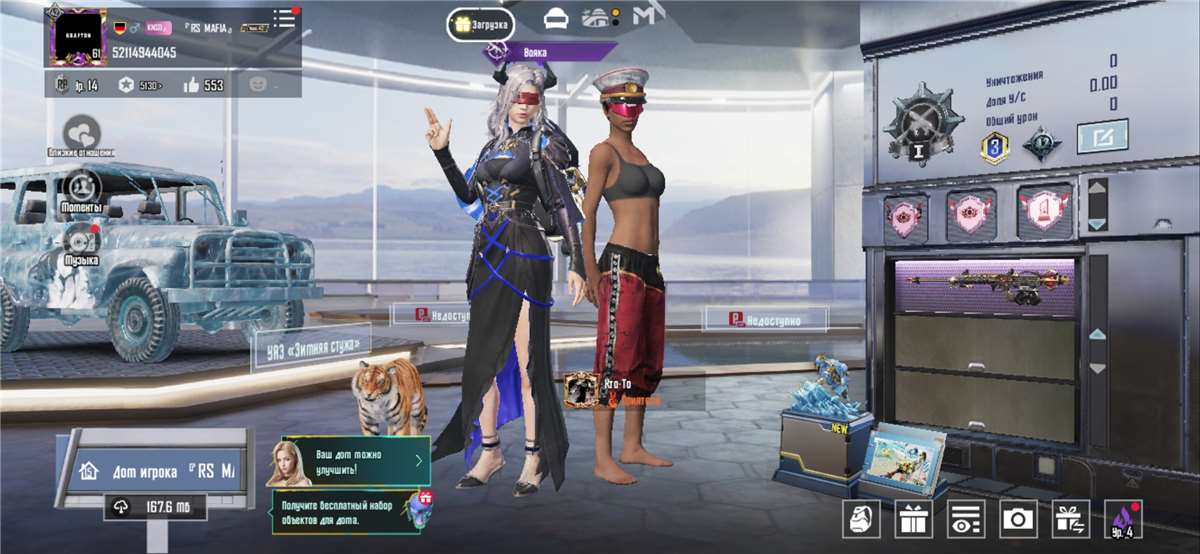Select the displayed weapon skin slot
The width and height of the screenshot is (1200, 554).
pos(984,287)
